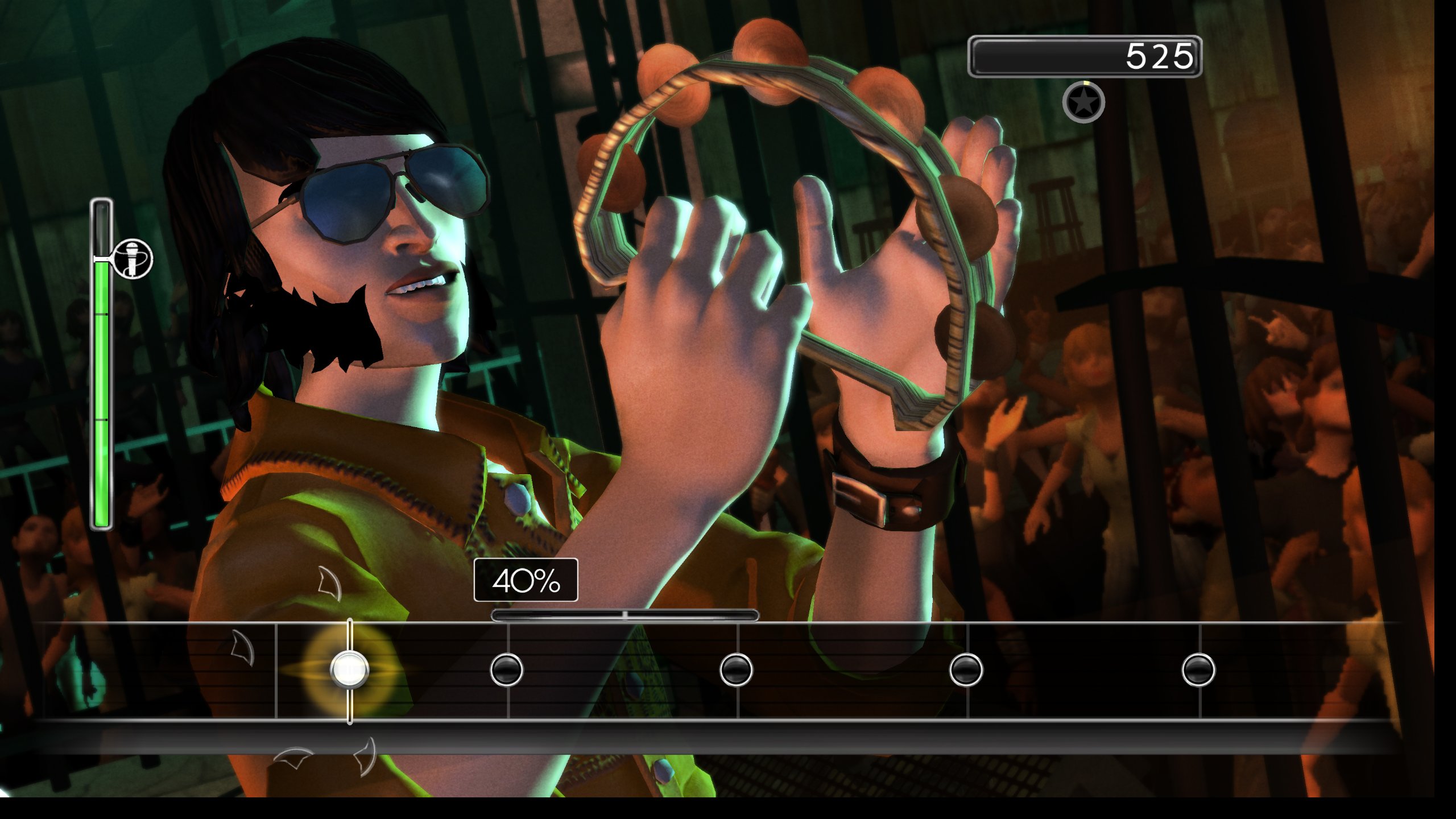Expand the 40% crowd percentage panel
Screen dimensions: 1456x819
point(526,581)
